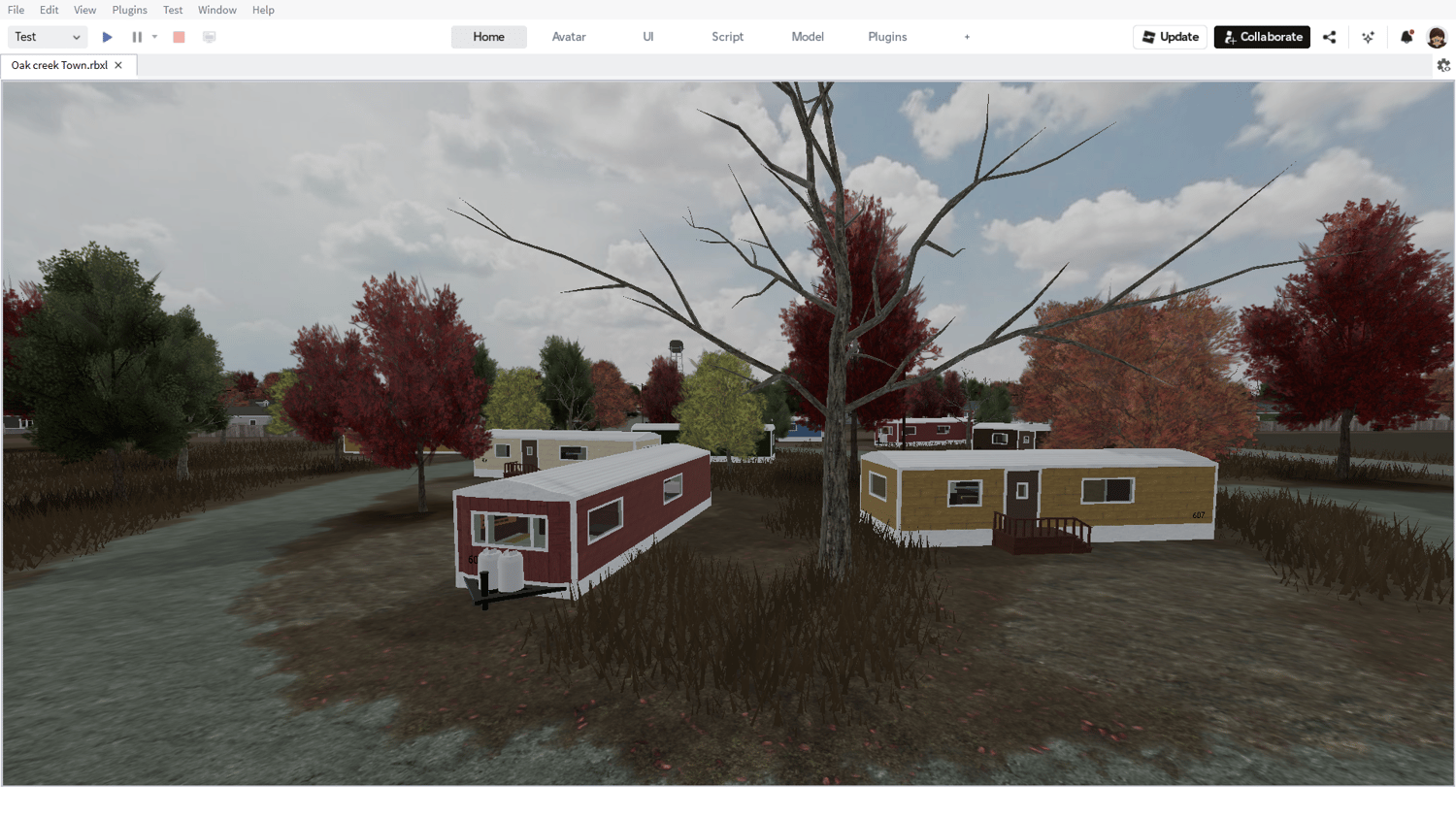
Task: Pause the simulation
Action: [x=137, y=36]
